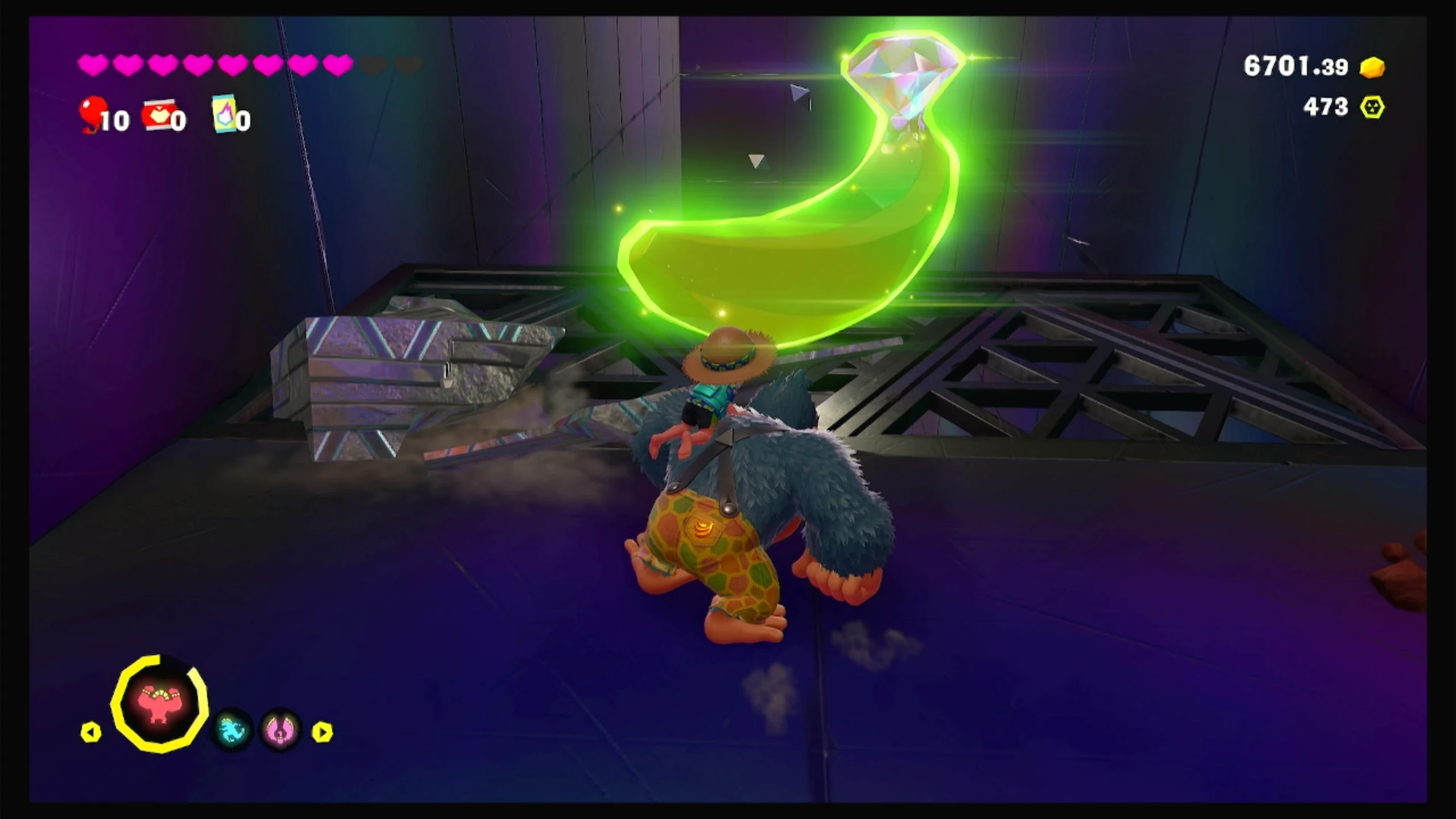Screen dimensions: 1456x819
Task: Choose the pink Ostrich Bananza icon
Action: [x=280, y=730]
